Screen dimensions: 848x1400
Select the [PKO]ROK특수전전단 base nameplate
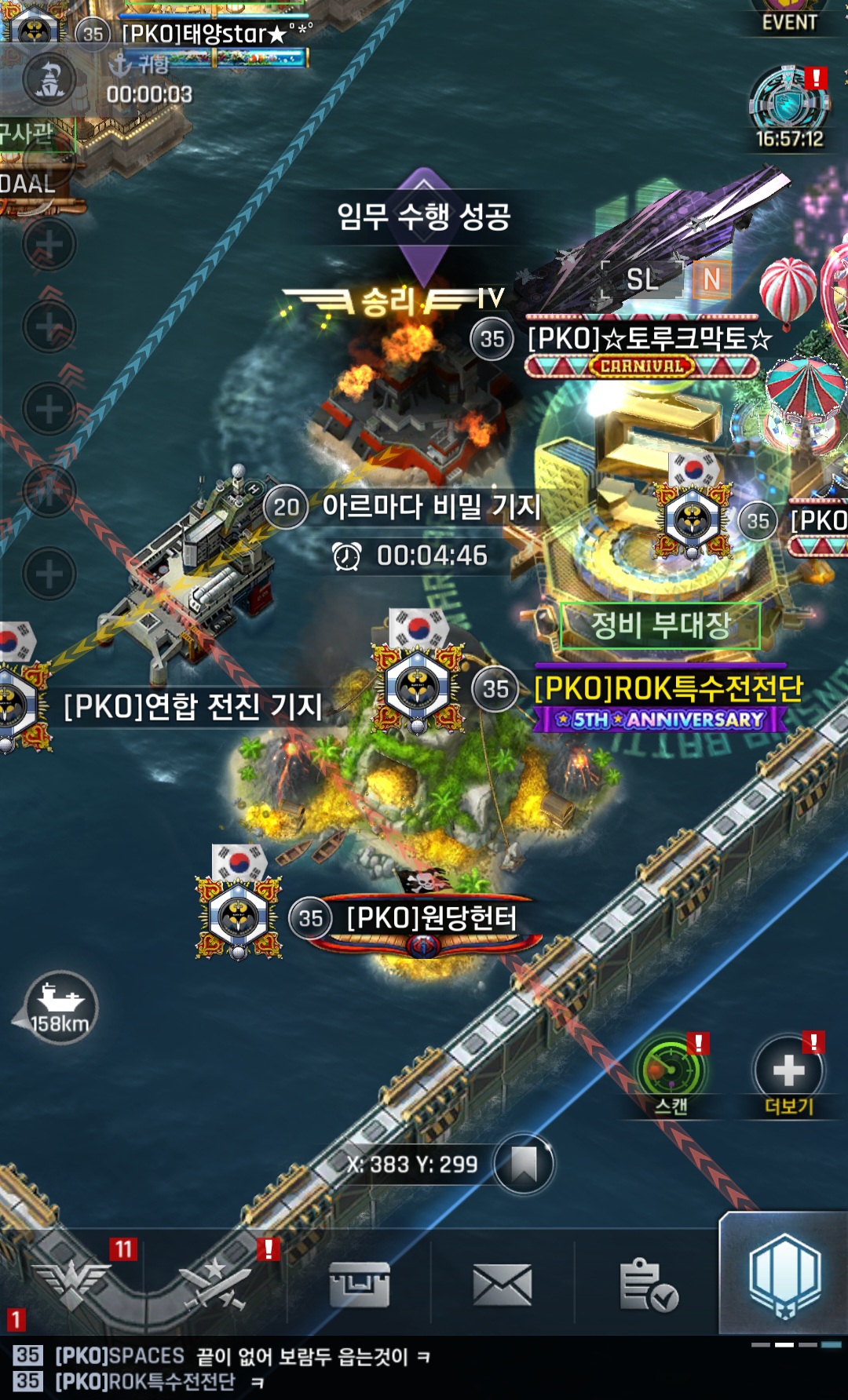[x=668, y=689]
